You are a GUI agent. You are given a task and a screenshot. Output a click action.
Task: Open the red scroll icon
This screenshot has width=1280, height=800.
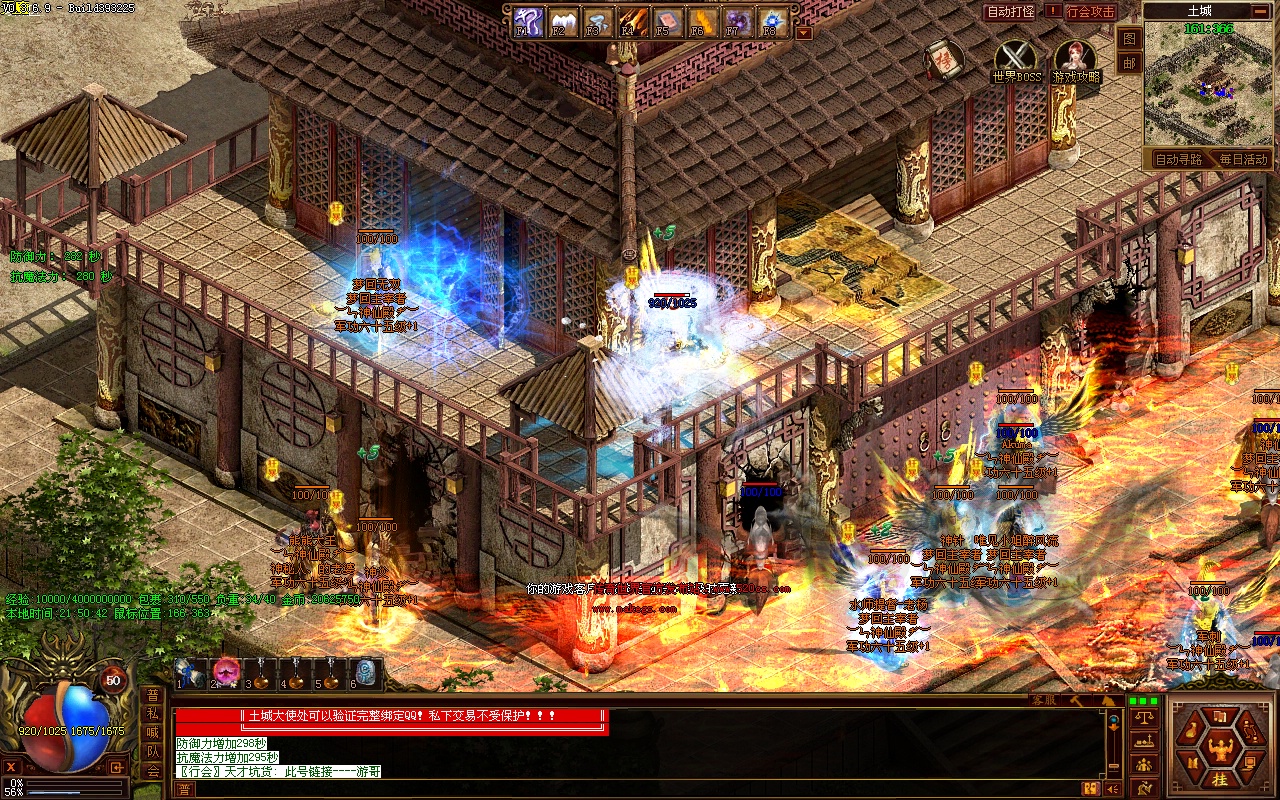[x=943, y=61]
